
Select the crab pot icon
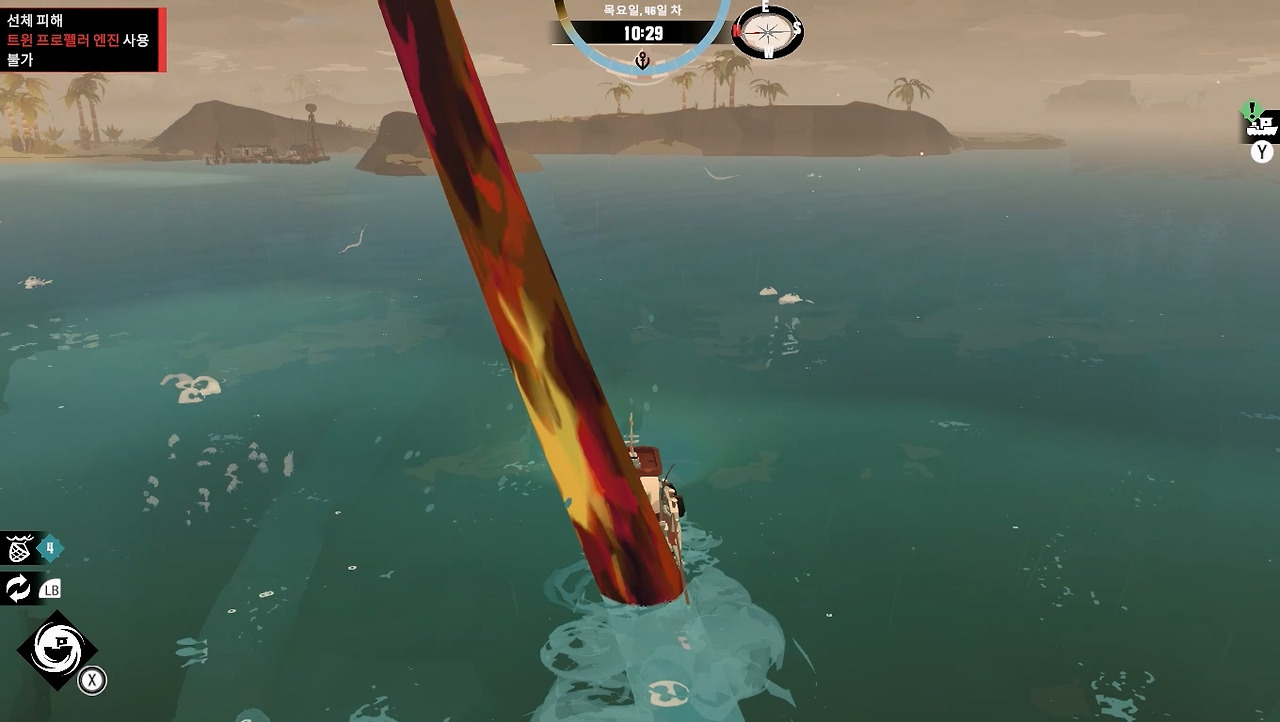coord(19,549)
